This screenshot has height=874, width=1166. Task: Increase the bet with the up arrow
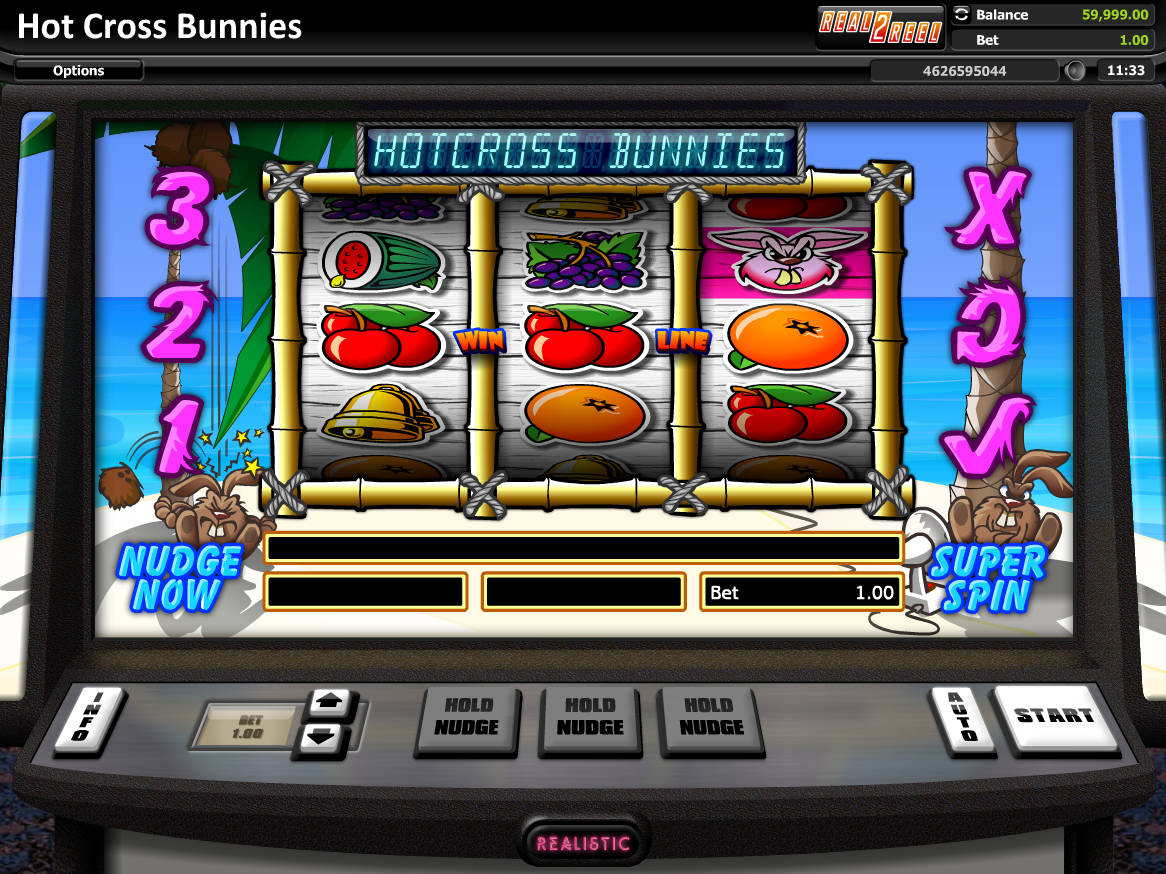coord(327,703)
